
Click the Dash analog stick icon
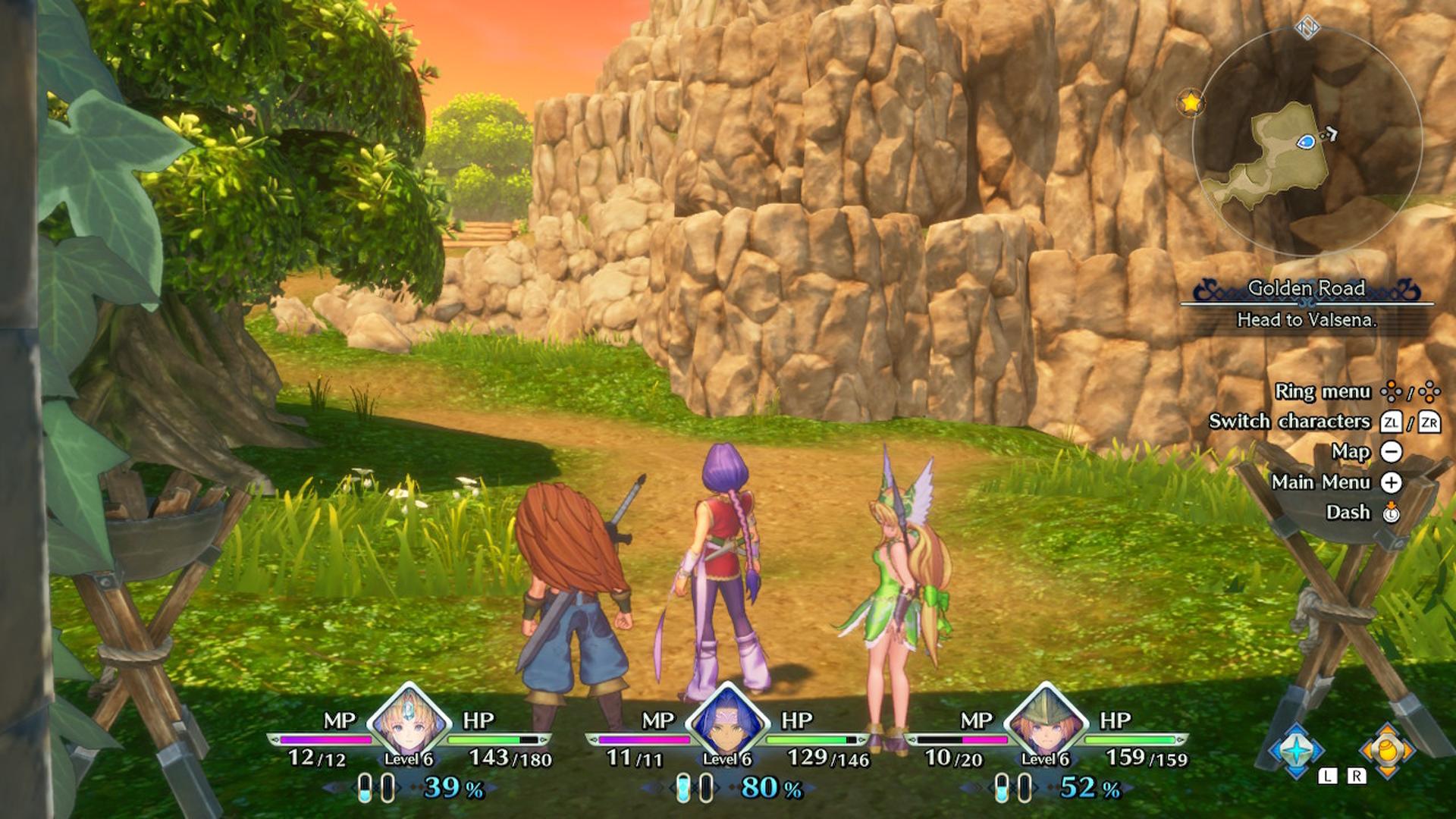1391,513
